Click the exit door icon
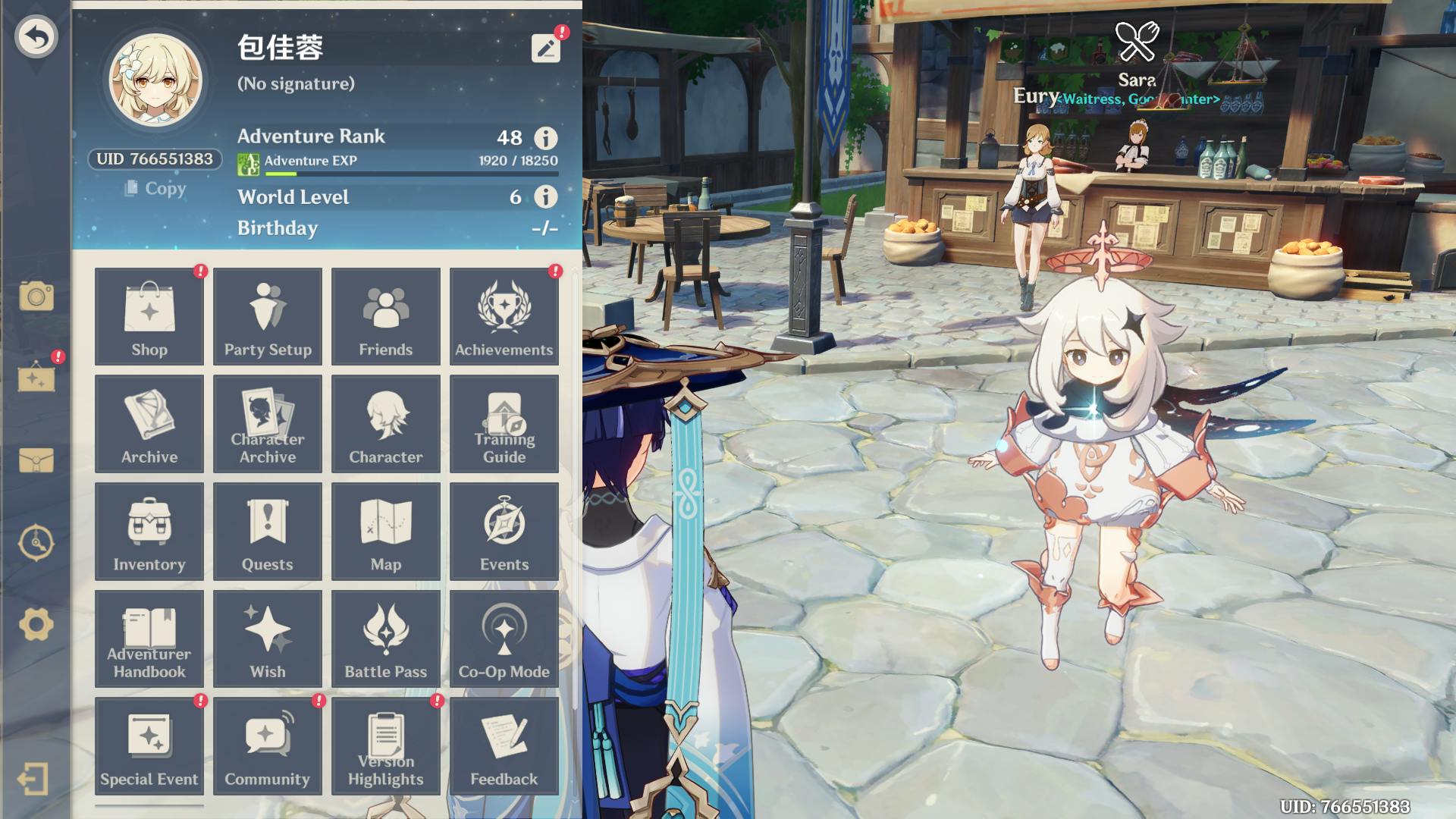Image resolution: width=1456 pixels, height=819 pixels. (33, 779)
